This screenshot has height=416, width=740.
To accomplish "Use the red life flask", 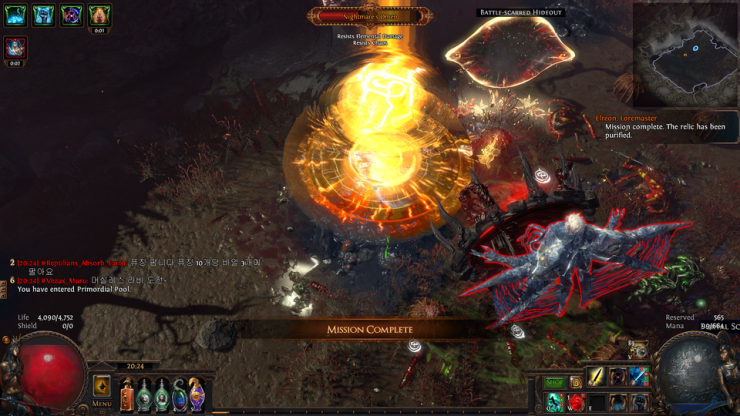I will [x=127, y=395].
